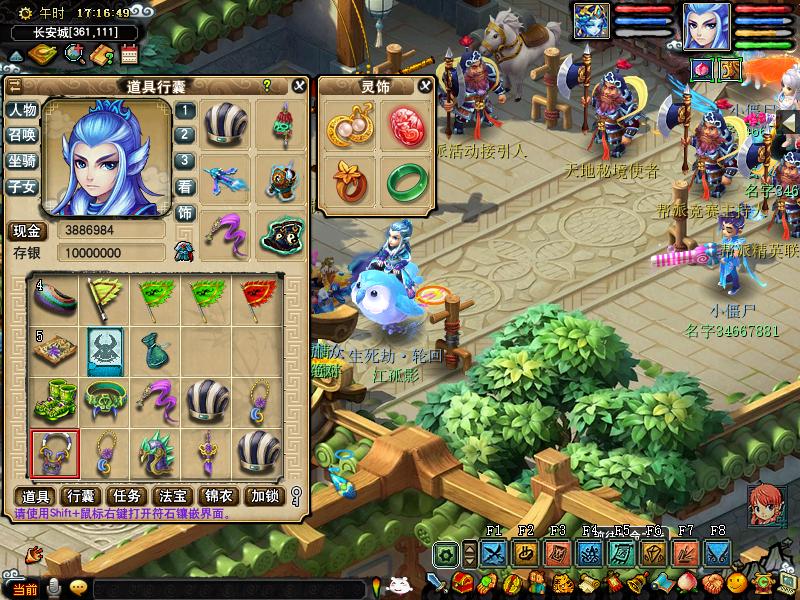This screenshot has width=800, height=600.
Task: Activate the F1 crossed swords skill
Action: [x=493, y=553]
